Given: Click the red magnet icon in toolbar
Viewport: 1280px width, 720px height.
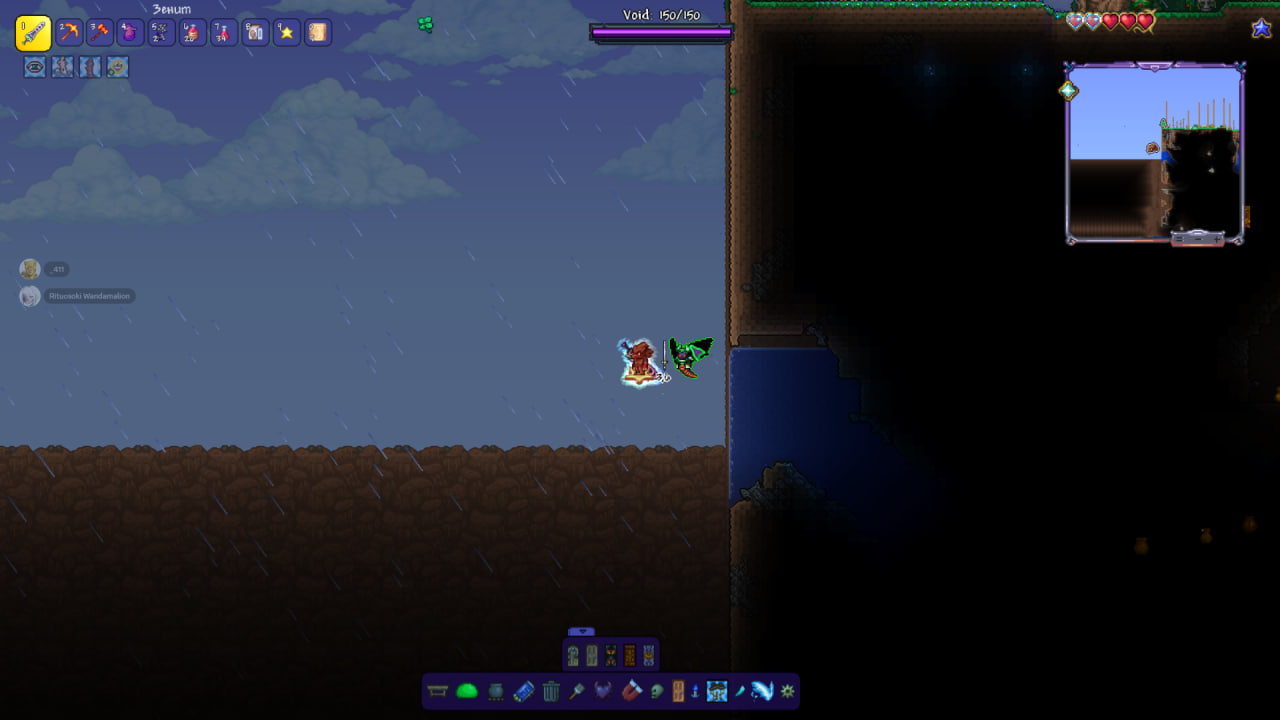Looking at the screenshot, I should coord(631,691).
